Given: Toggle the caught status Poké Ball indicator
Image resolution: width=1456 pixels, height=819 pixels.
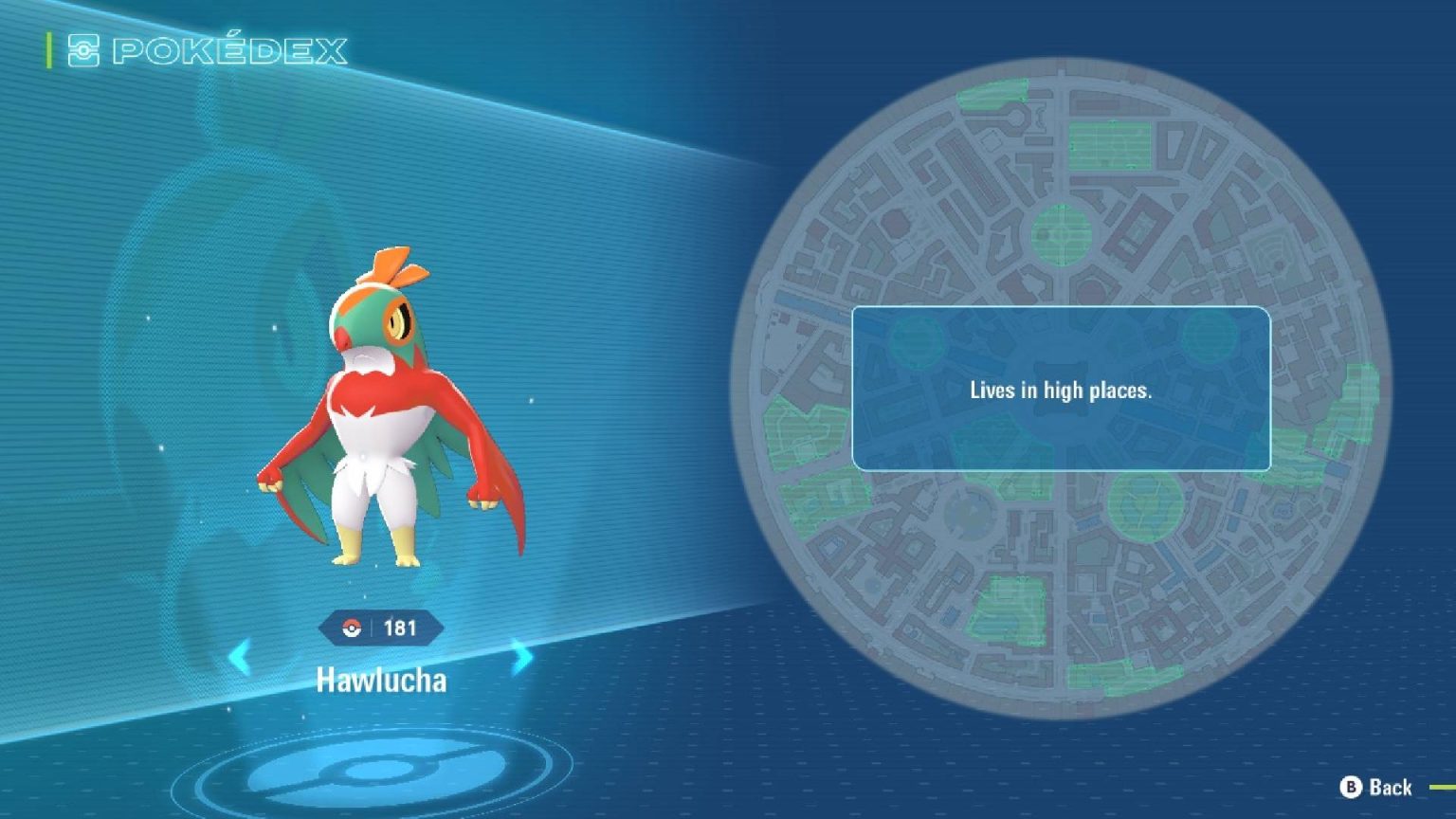Looking at the screenshot, I should 352,625.
